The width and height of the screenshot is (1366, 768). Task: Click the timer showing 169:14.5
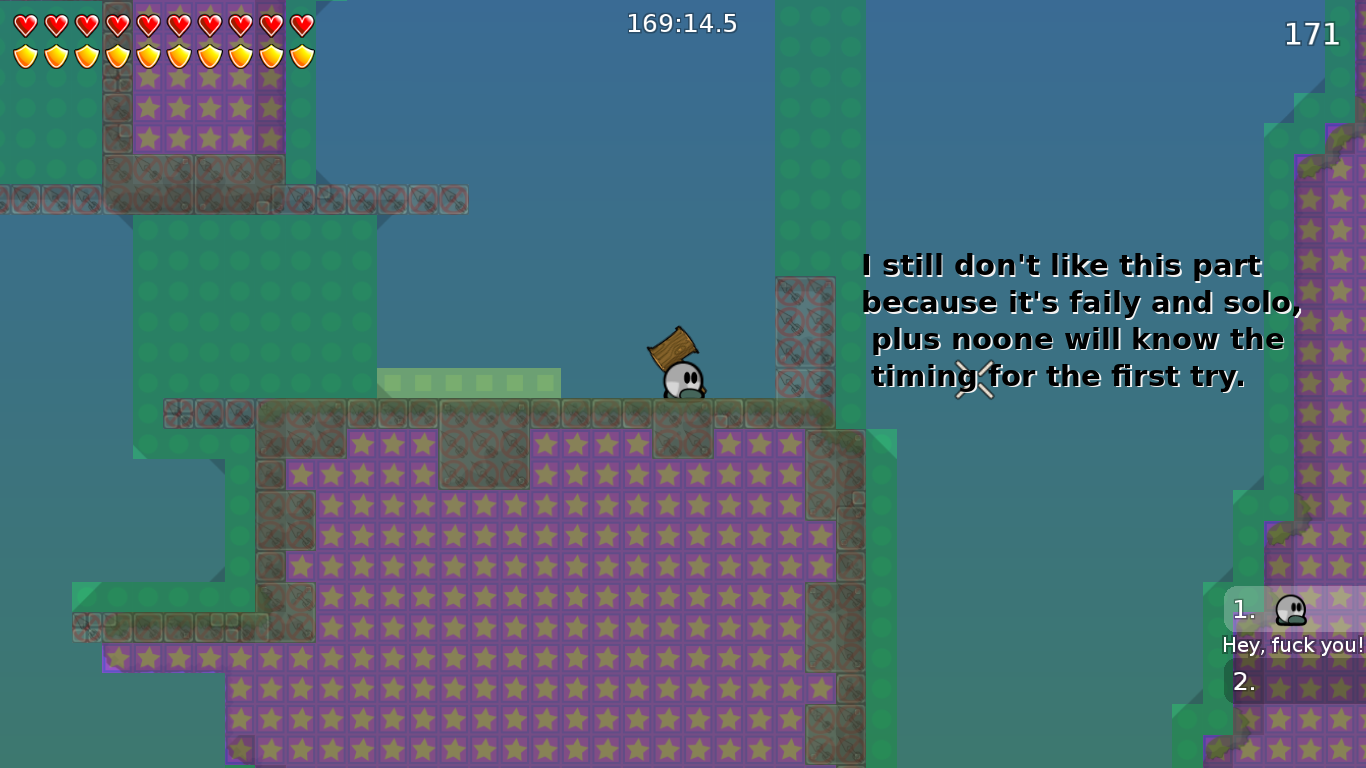682,22
